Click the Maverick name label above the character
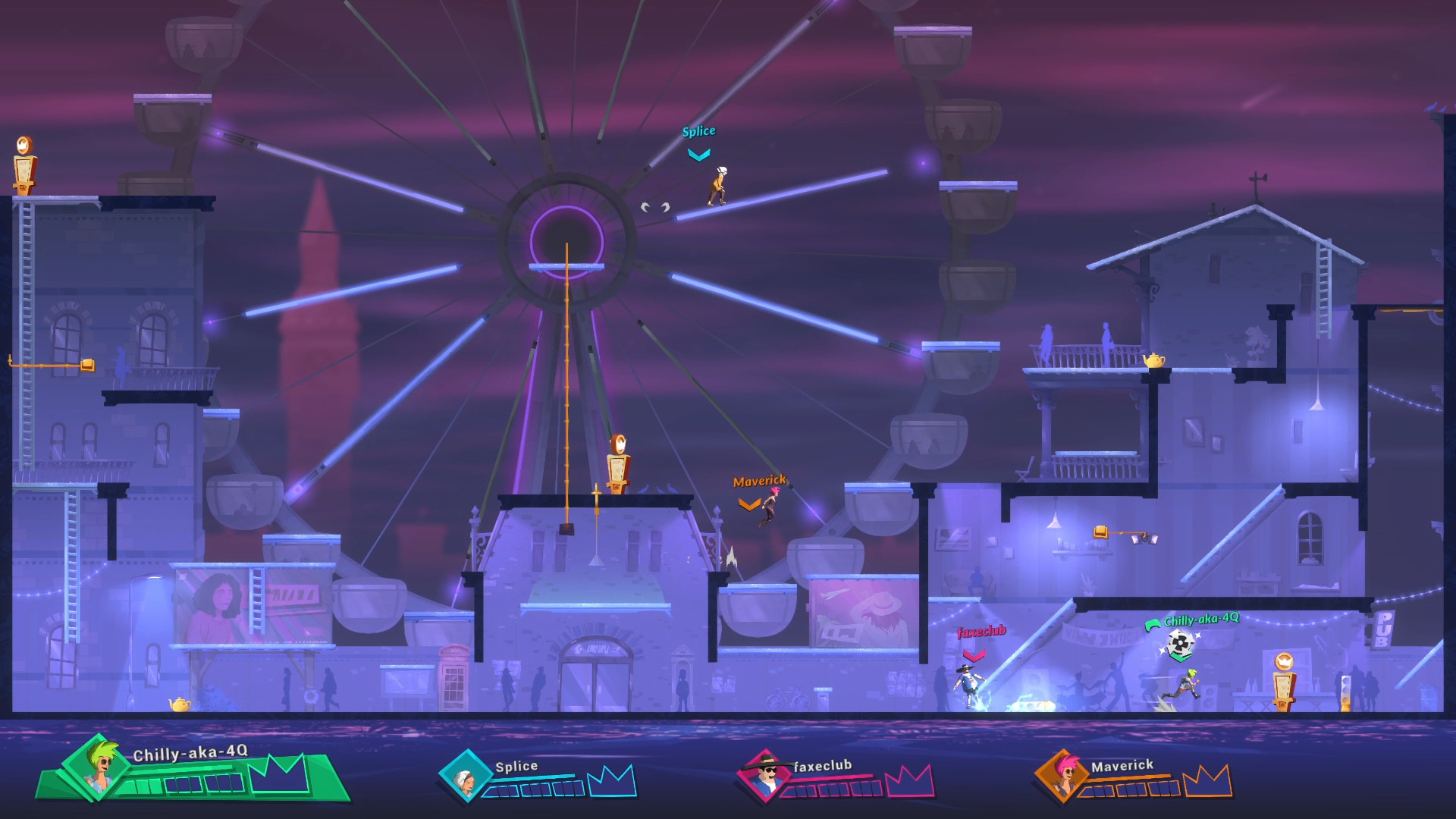The width and height of the screenshot is (1456, 819). point(759,481)
